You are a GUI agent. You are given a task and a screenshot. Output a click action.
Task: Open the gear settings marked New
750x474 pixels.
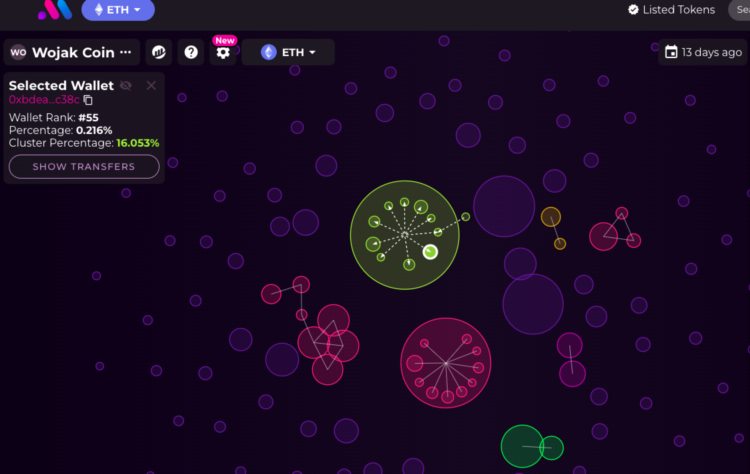point(222,52)
